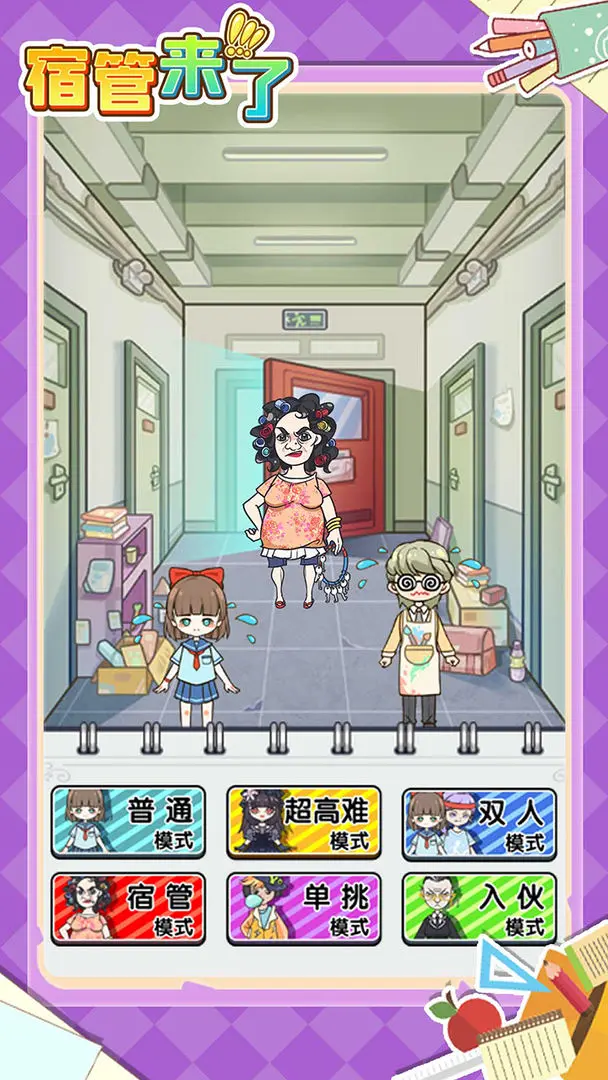Viewport: 608px width, 1080px height.
Task: Select 双人模式 (two-player mode)
Action: tap(479, 822)
